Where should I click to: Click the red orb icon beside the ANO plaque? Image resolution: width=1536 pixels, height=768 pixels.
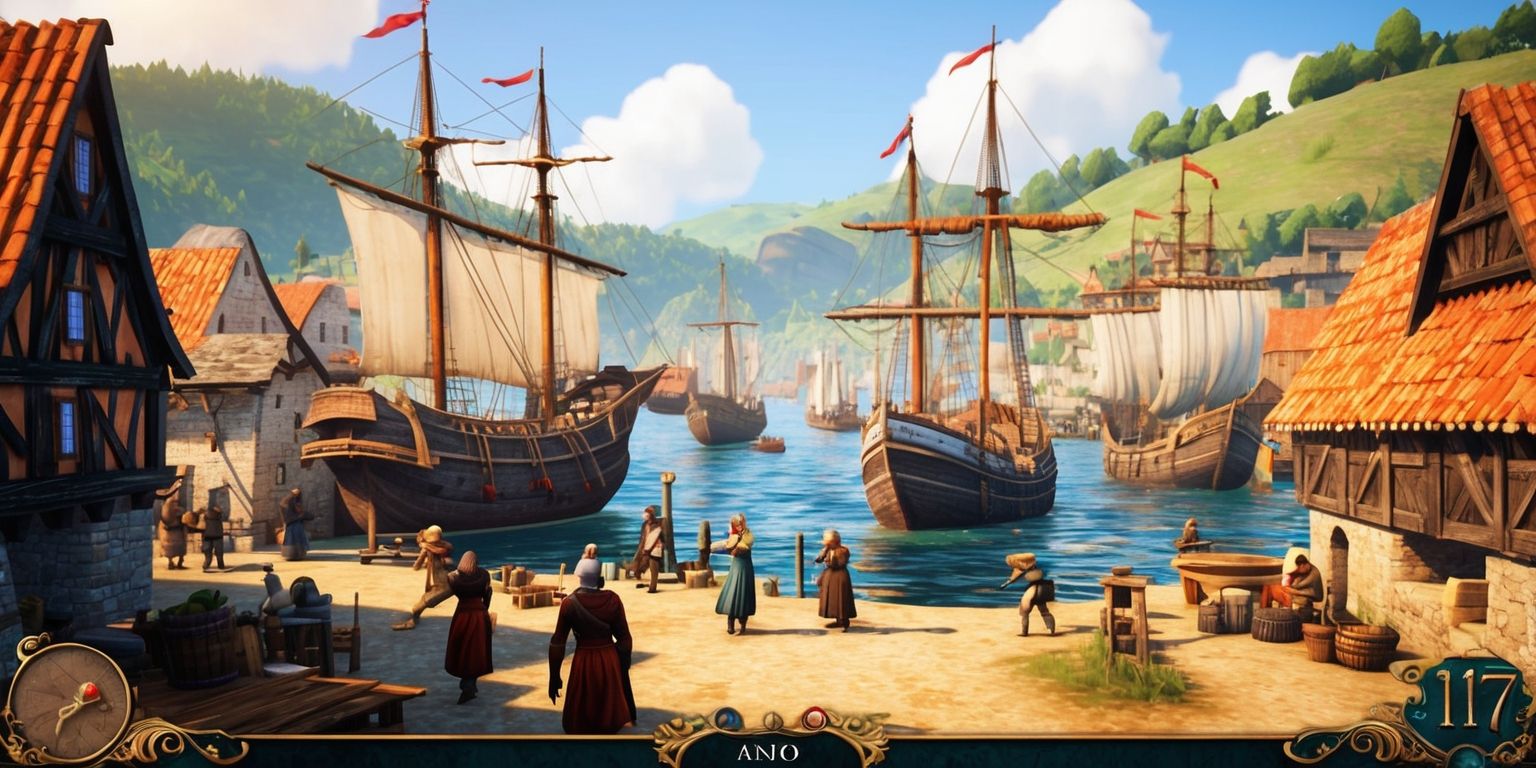pyautogui.click(x=813, y=716)
